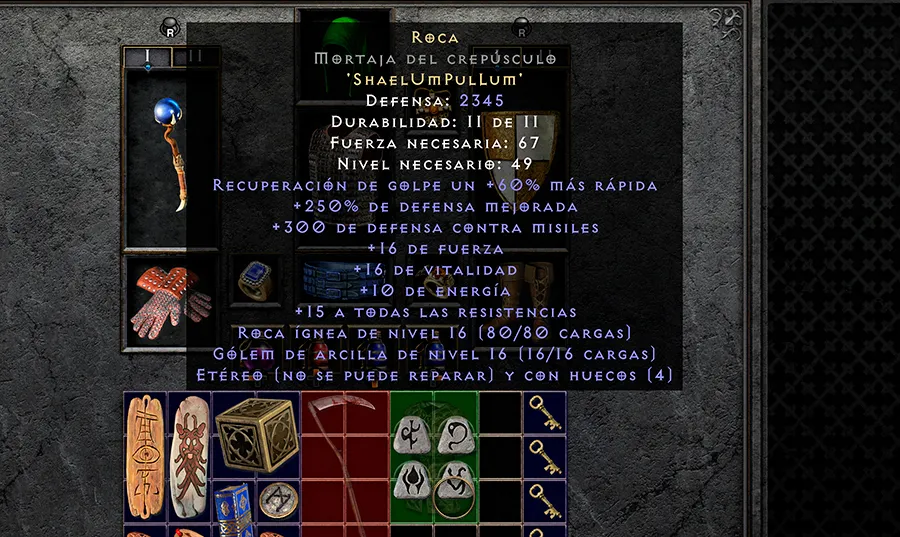This screenshot has width=900, height=537.
Task: Select the blue tome in inventory
Action: 234,503
